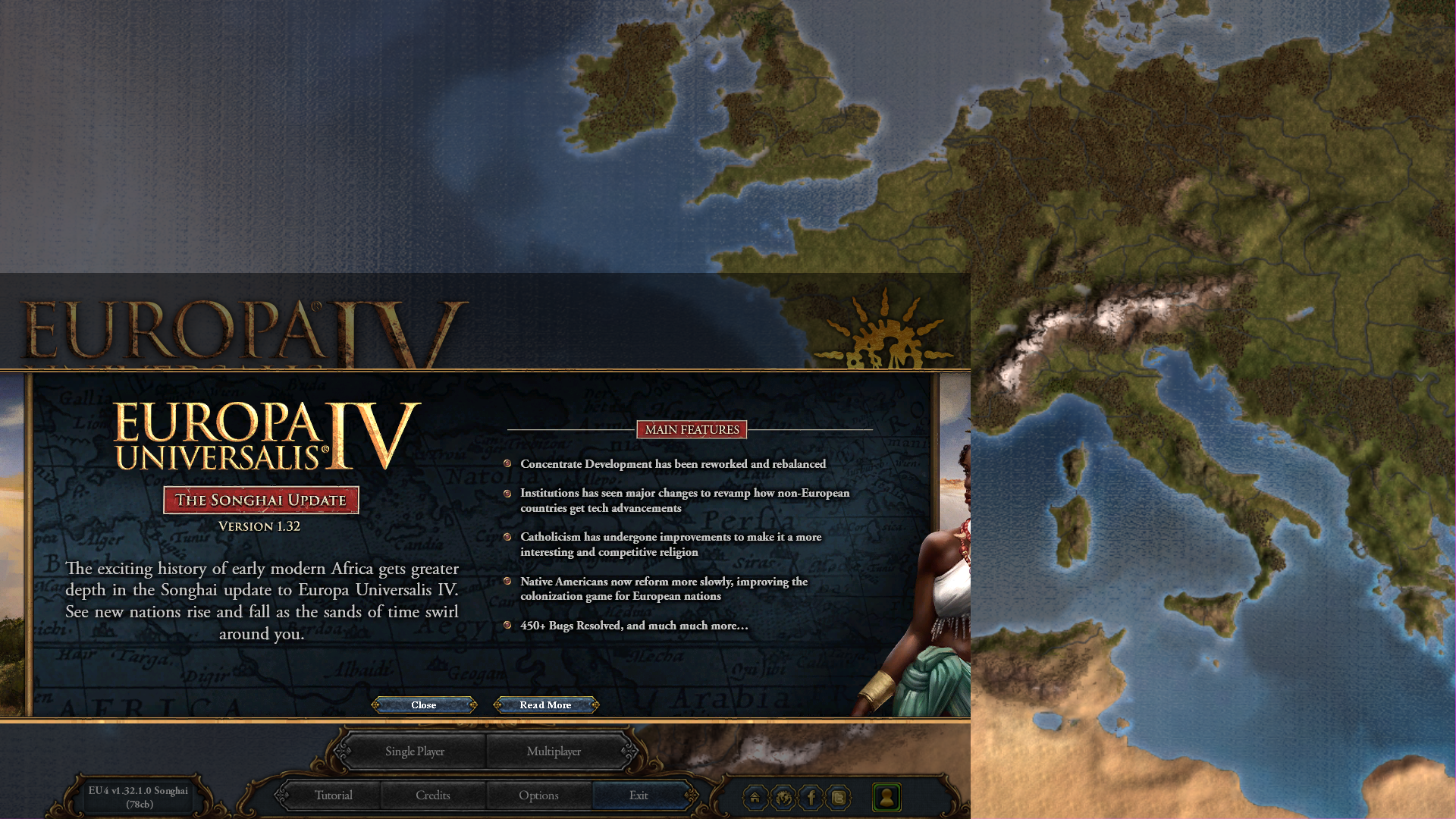This screenshot has height=819, width=1456.
Task: View the Credits
Action: pos(433,795)
